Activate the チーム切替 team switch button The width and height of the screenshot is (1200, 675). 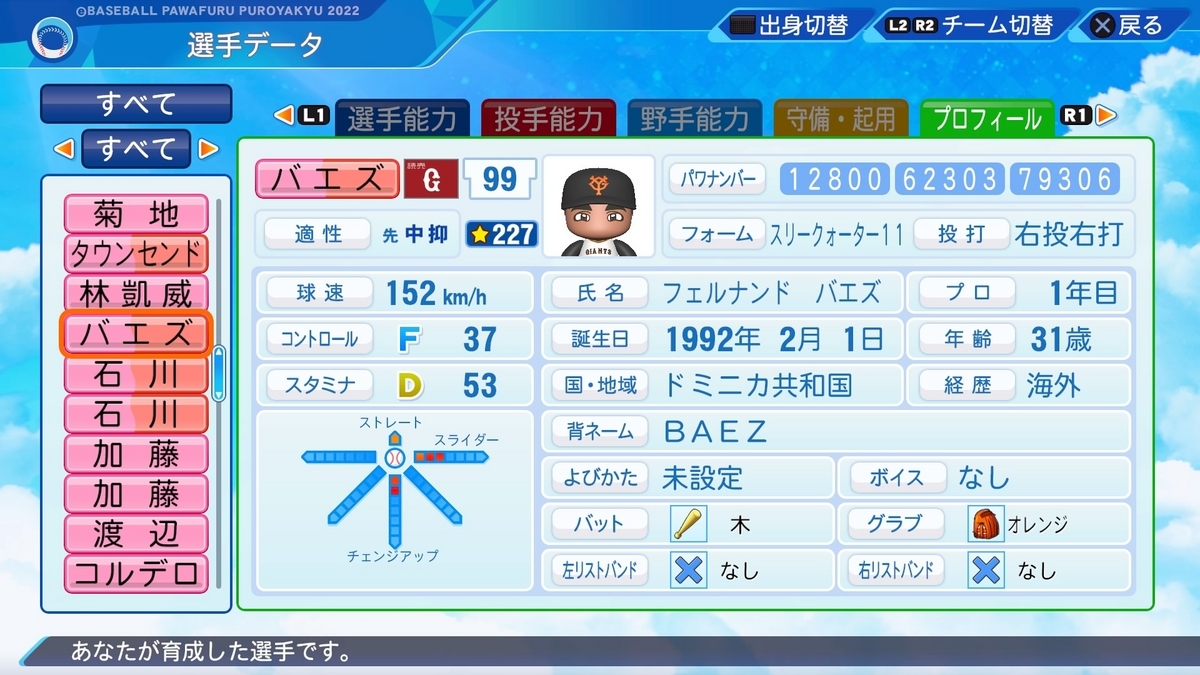(968, 26)
